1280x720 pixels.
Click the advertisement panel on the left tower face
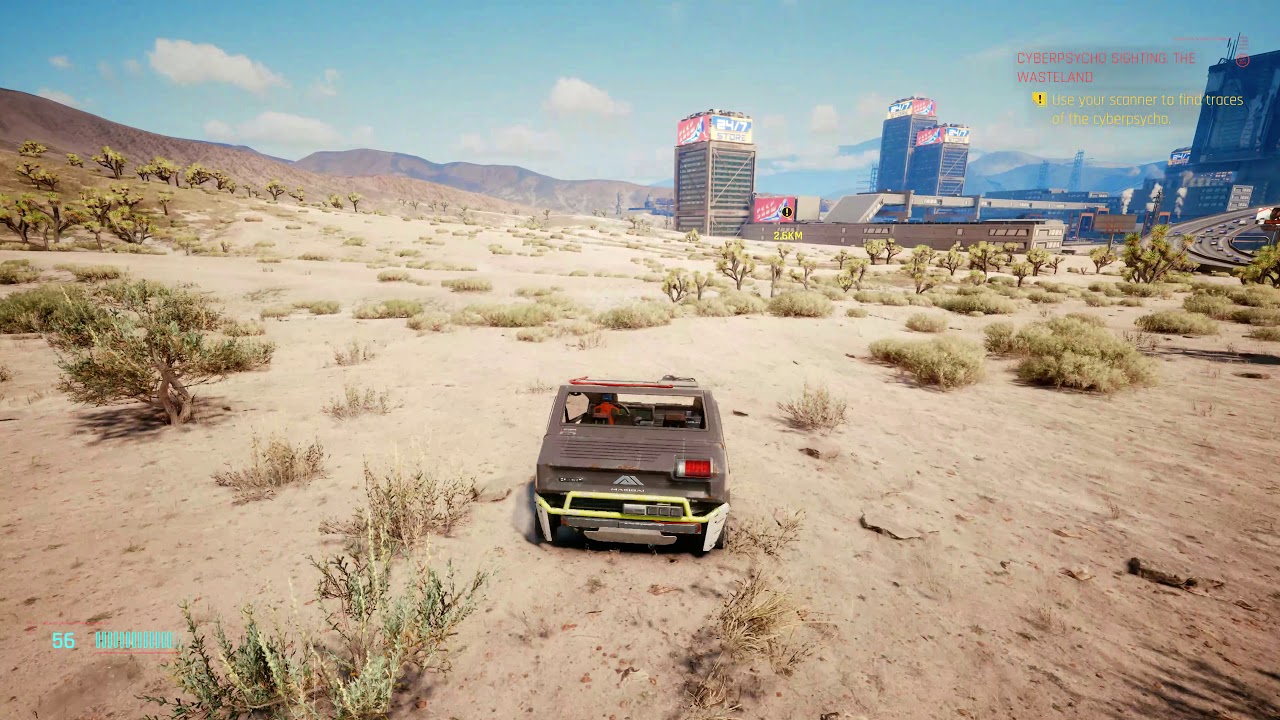(690, 128)
